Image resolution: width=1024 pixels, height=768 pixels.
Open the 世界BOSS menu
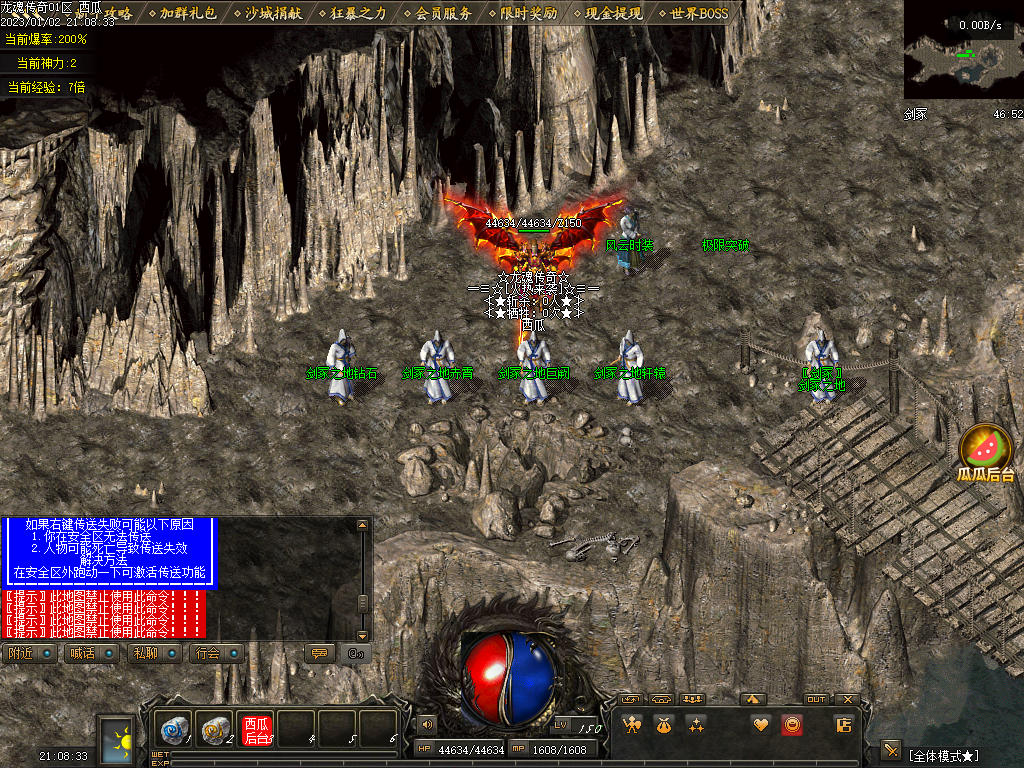click(x=699, y=13)
